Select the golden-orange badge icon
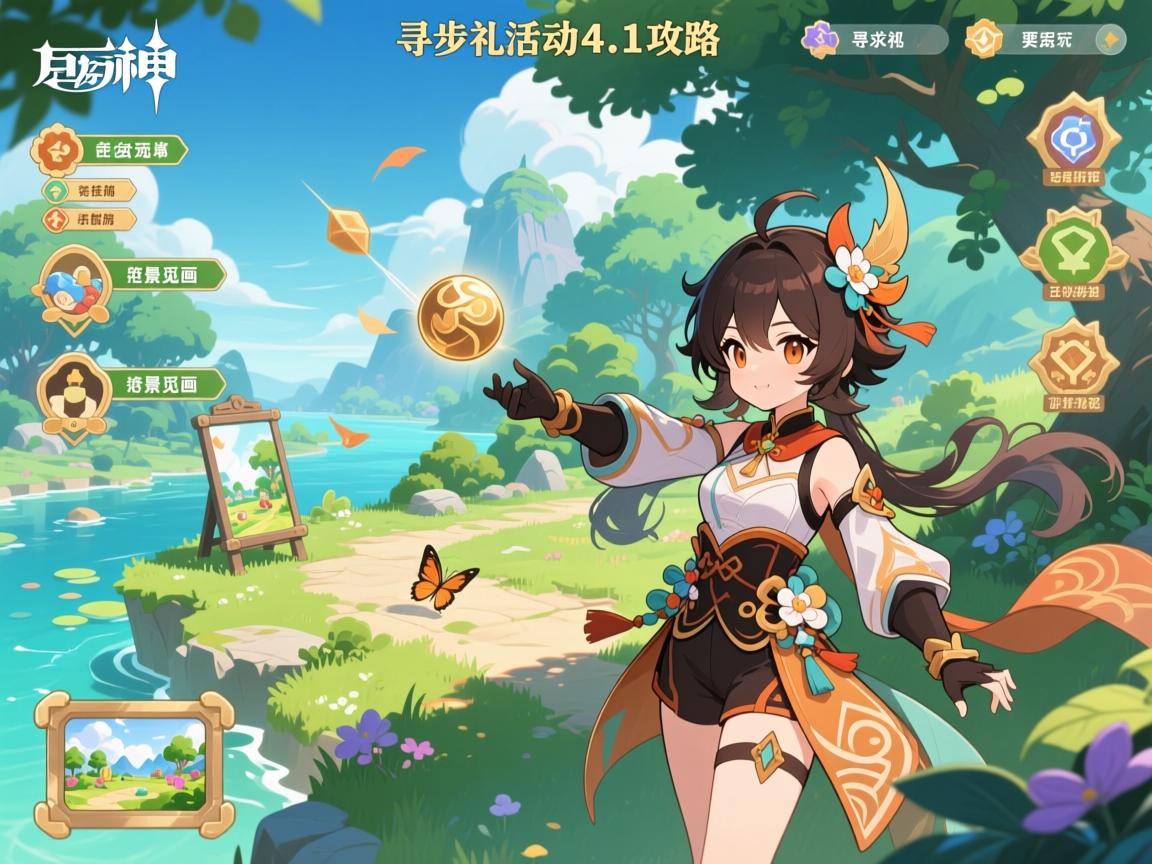 click(1074, 364)
